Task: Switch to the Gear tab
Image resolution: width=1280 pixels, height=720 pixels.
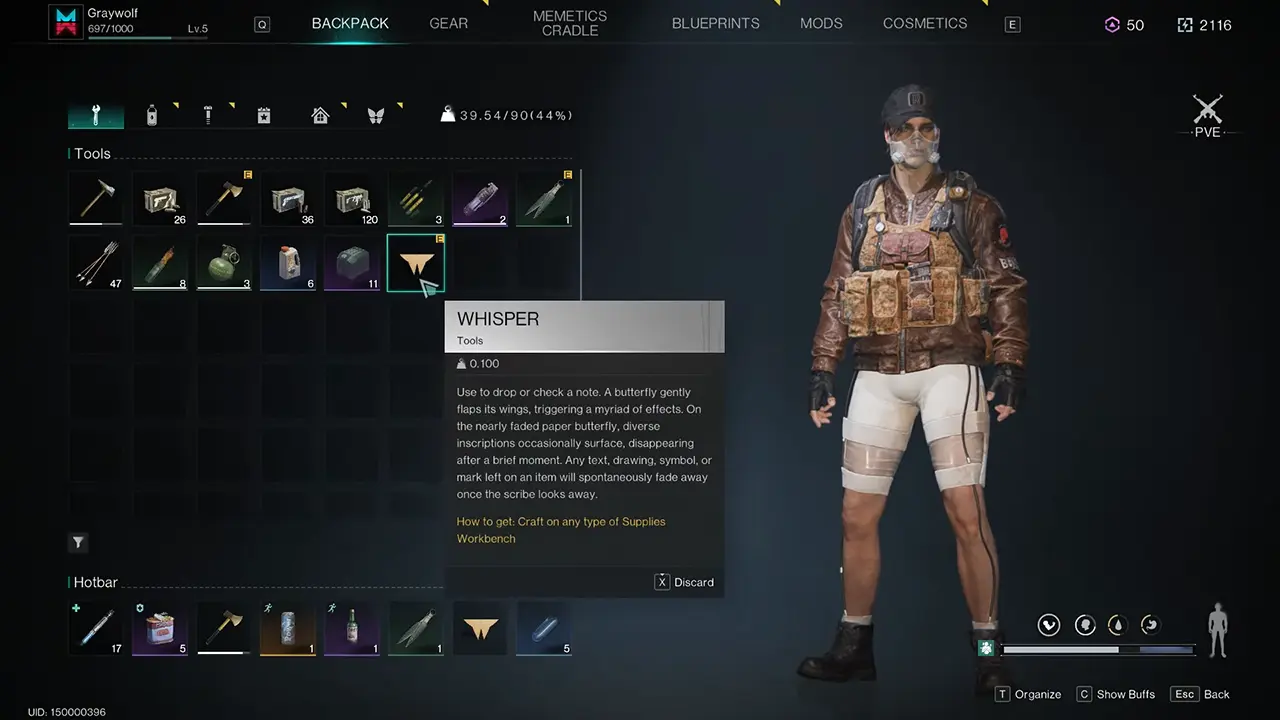Action: point(448,23)
